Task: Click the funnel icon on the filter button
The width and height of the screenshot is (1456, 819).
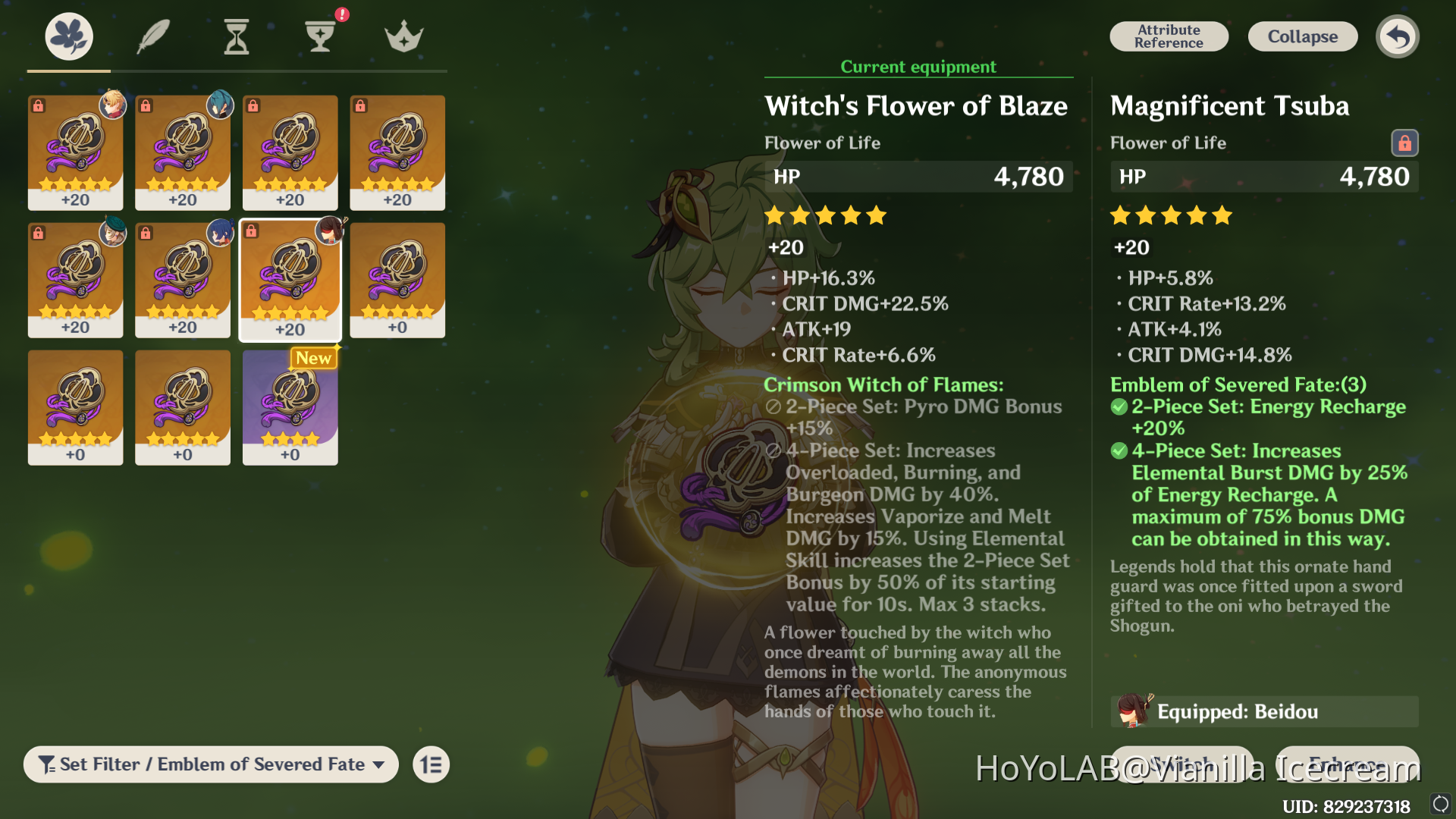Action: click(49, 764)
